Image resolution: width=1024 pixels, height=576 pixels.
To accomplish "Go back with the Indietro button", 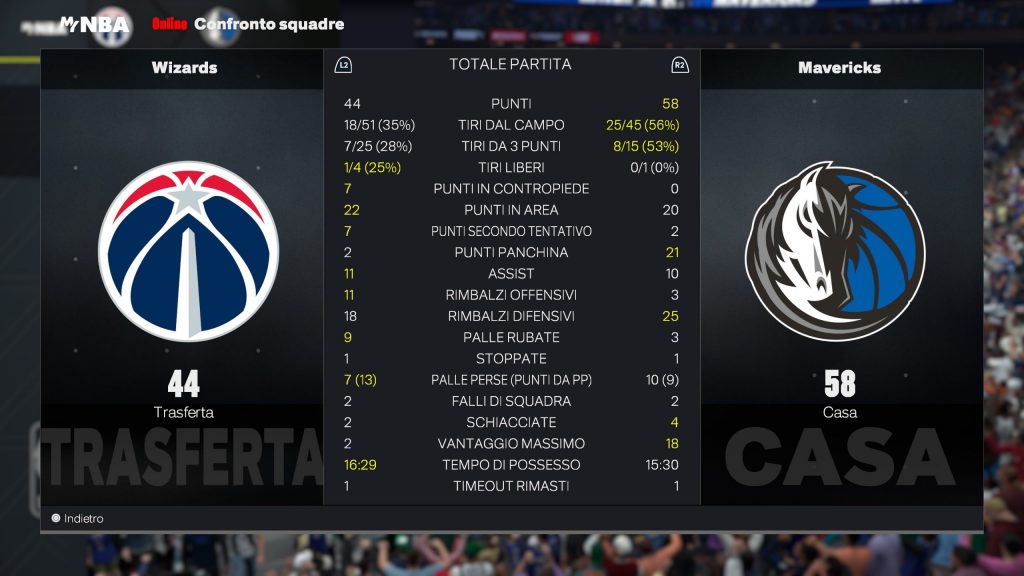I will tap(78, 519).
